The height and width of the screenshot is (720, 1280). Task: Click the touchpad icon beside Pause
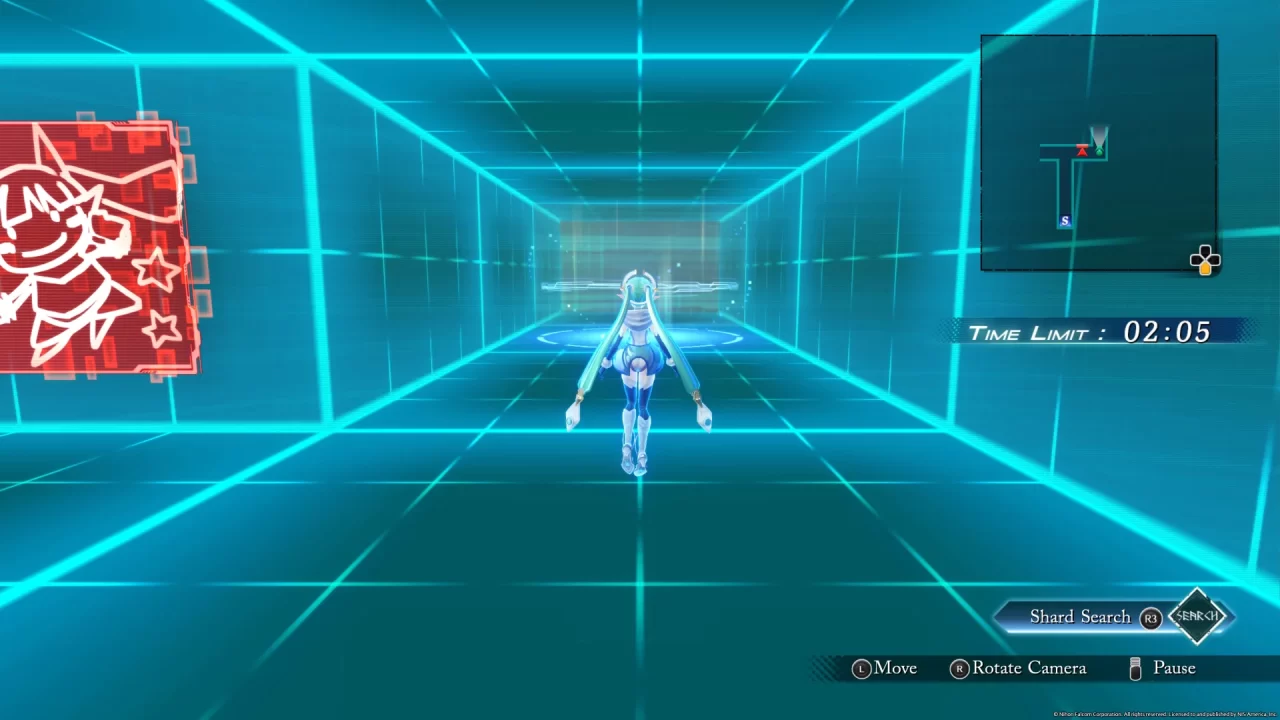click(x=1136, y=668)
